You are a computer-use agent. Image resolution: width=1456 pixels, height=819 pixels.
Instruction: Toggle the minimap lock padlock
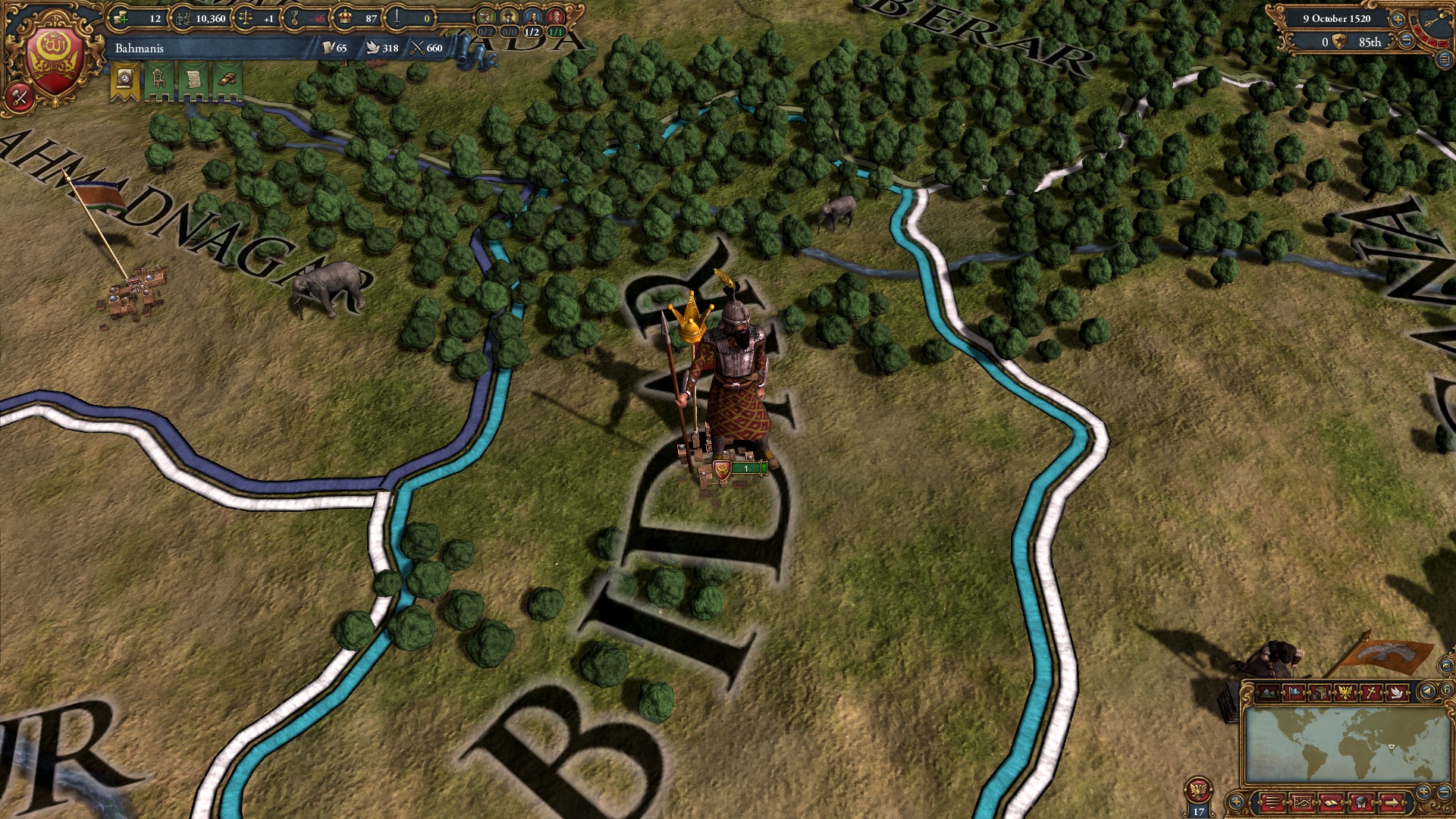pyautogui.click(x=1447, y=689)
